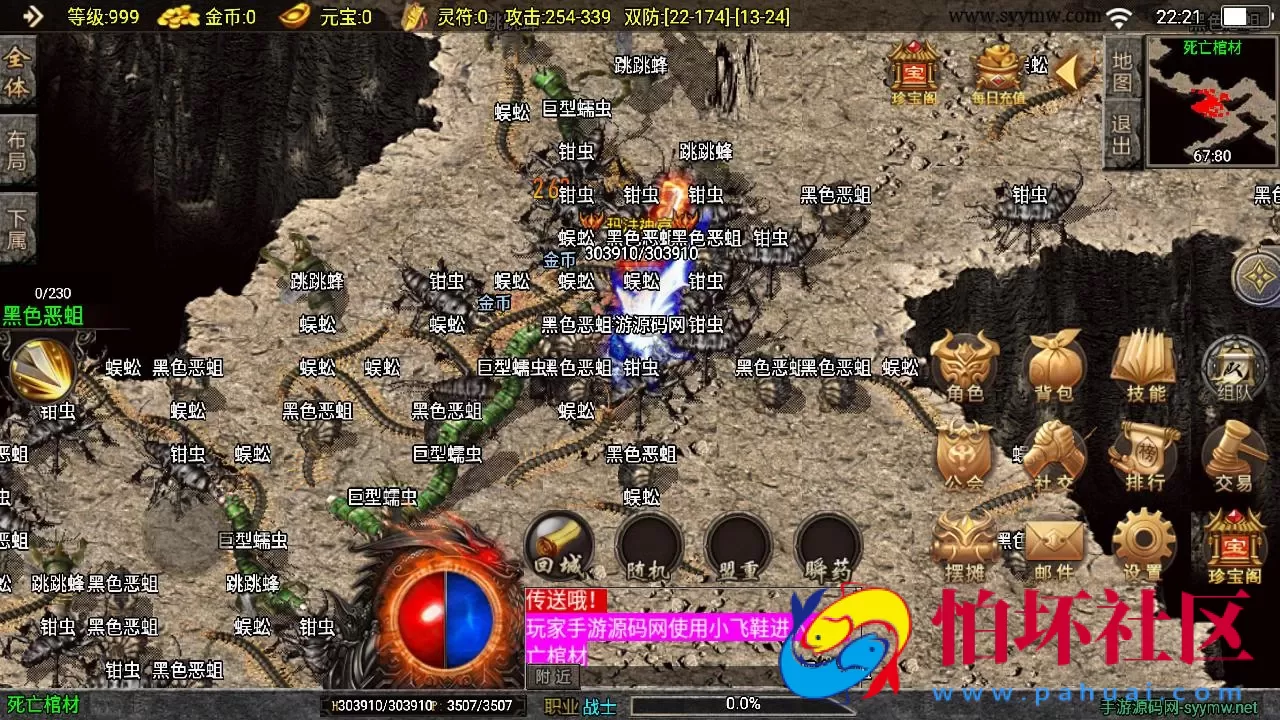Switch to the 布局 layout tab

tap(17, 145)
